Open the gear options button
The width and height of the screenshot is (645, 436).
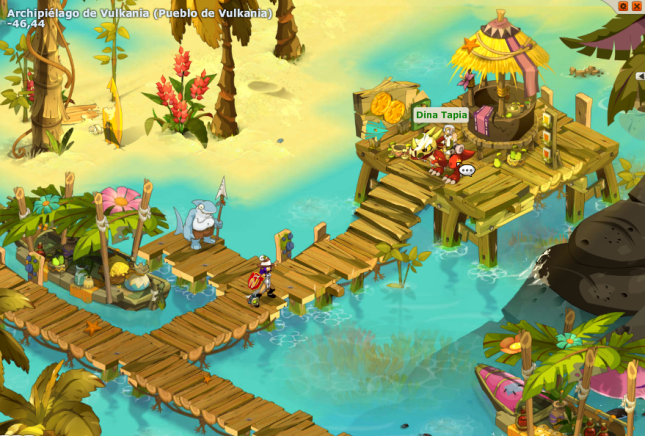[623, 6]
